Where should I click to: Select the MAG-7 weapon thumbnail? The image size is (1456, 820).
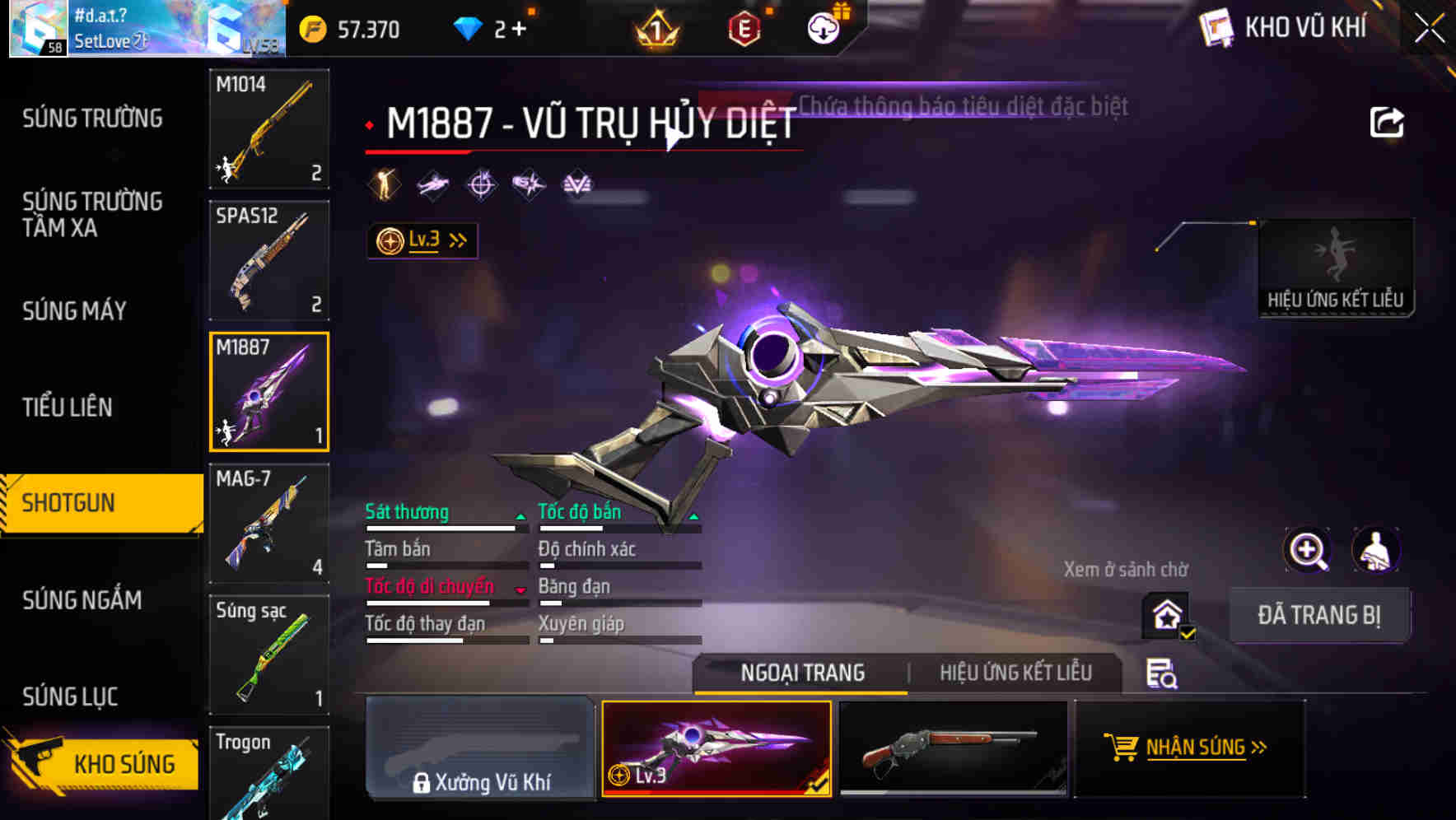point(268,523)
